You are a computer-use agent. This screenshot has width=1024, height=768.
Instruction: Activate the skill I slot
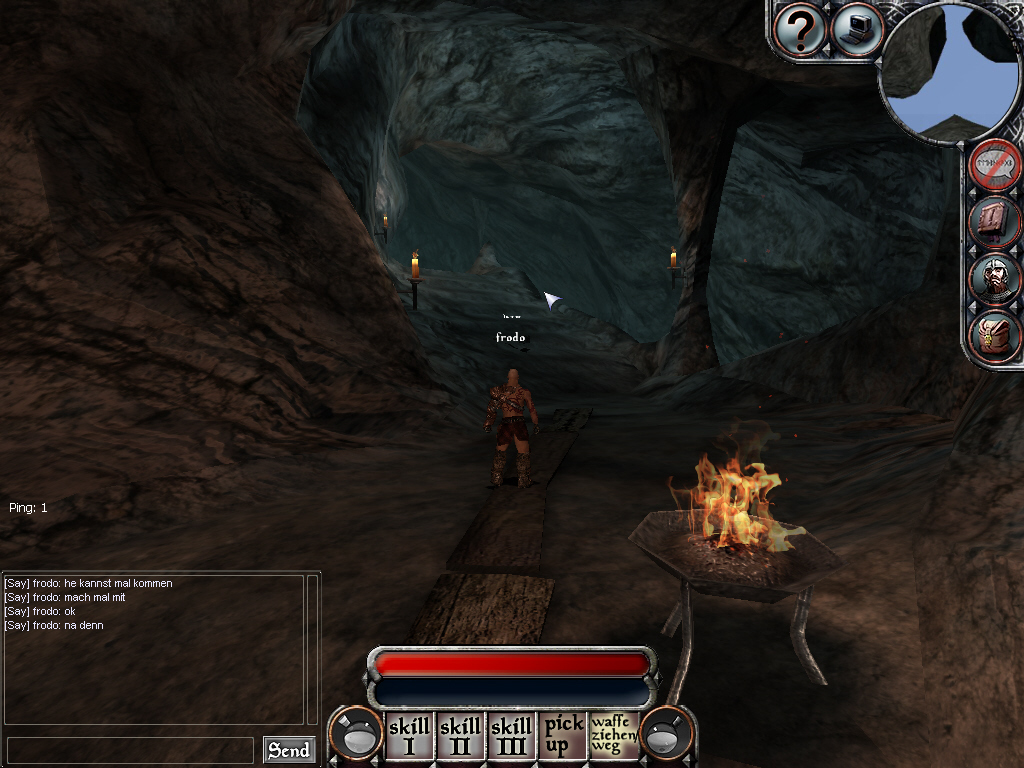[x=410, y=736]
